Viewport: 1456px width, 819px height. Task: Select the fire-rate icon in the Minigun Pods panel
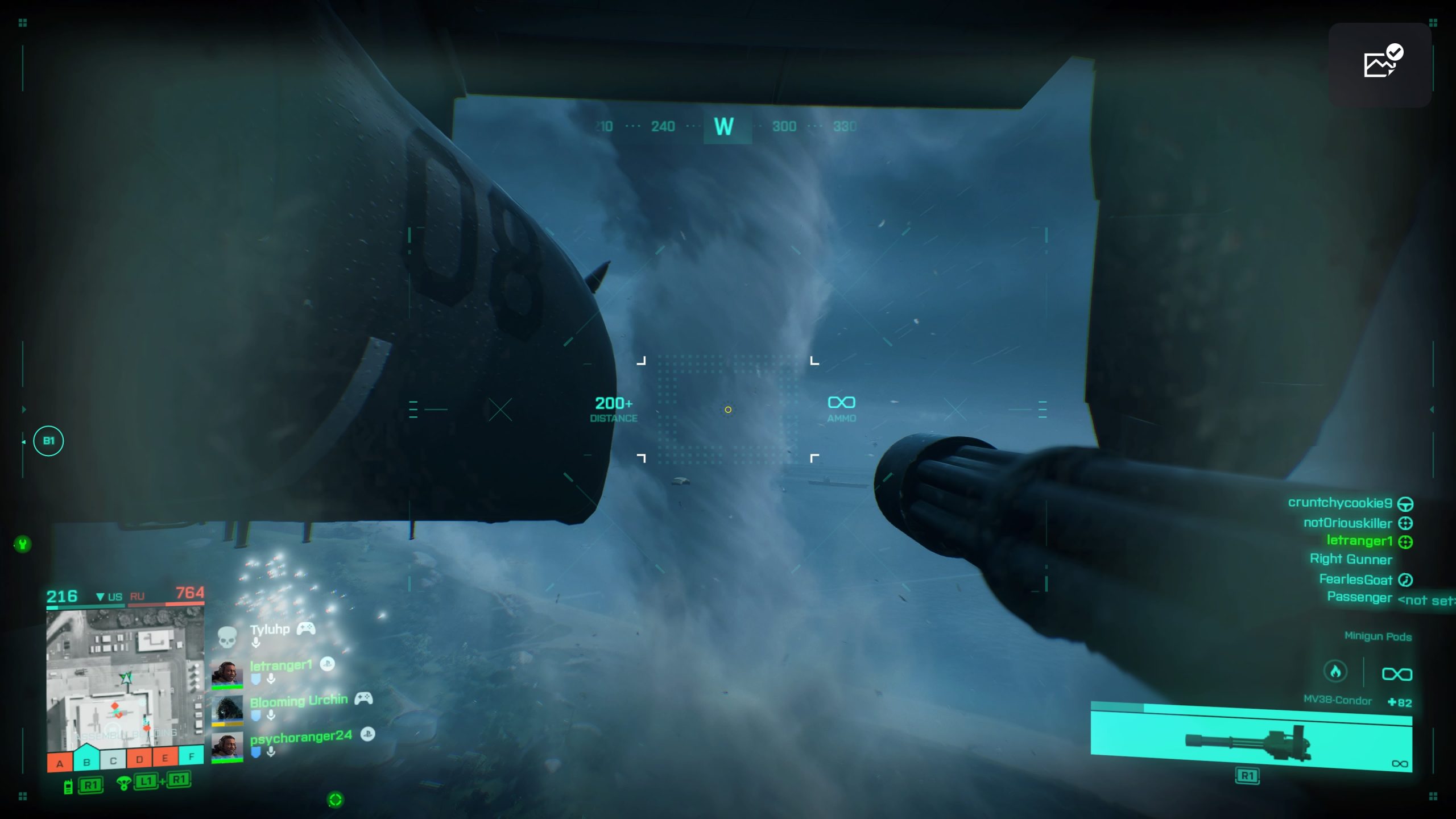coord(1336,672)
